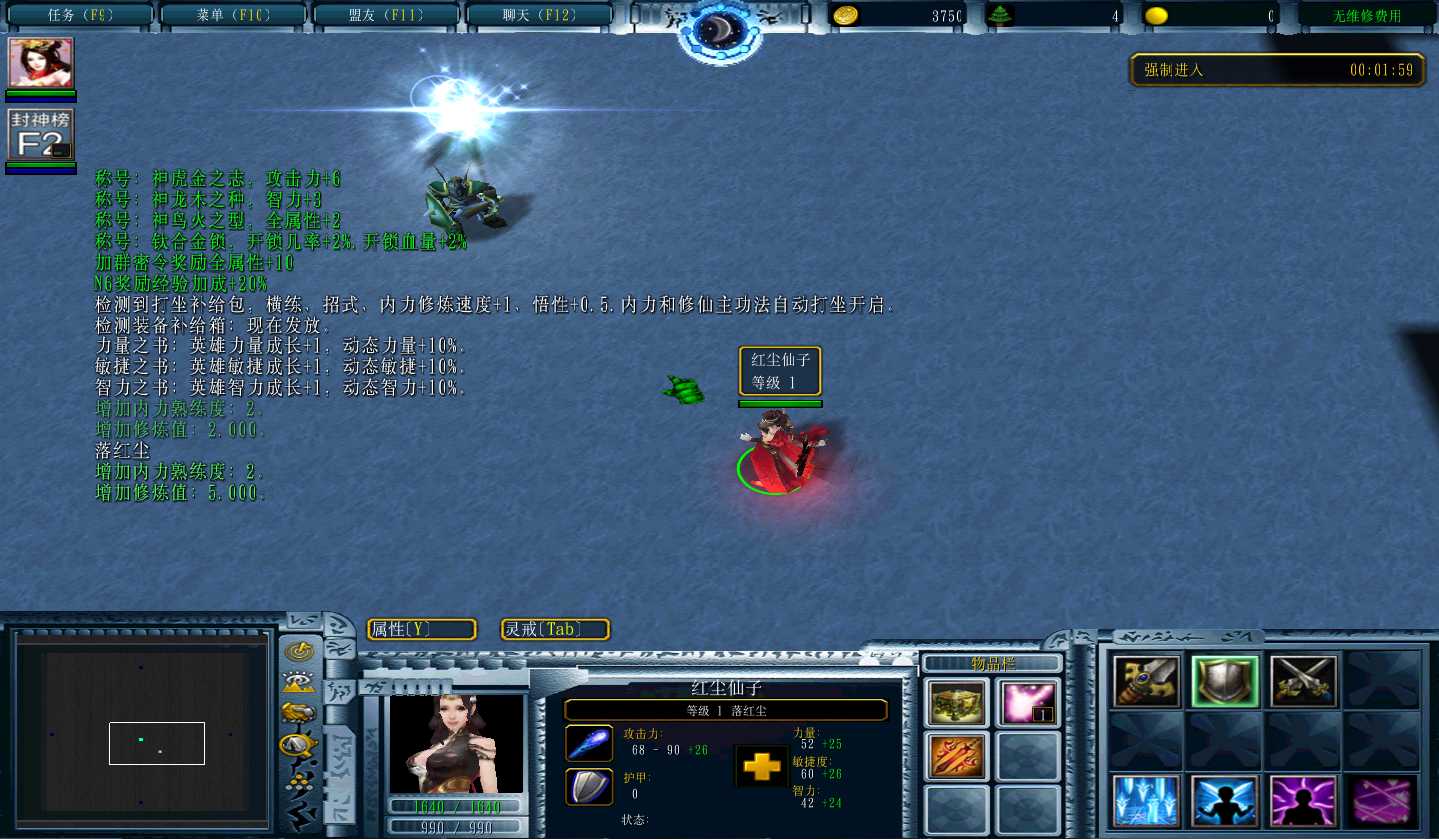1439x839 pixels.
Task: Use the treasure chest inventory item
Action: coord(957,703)
